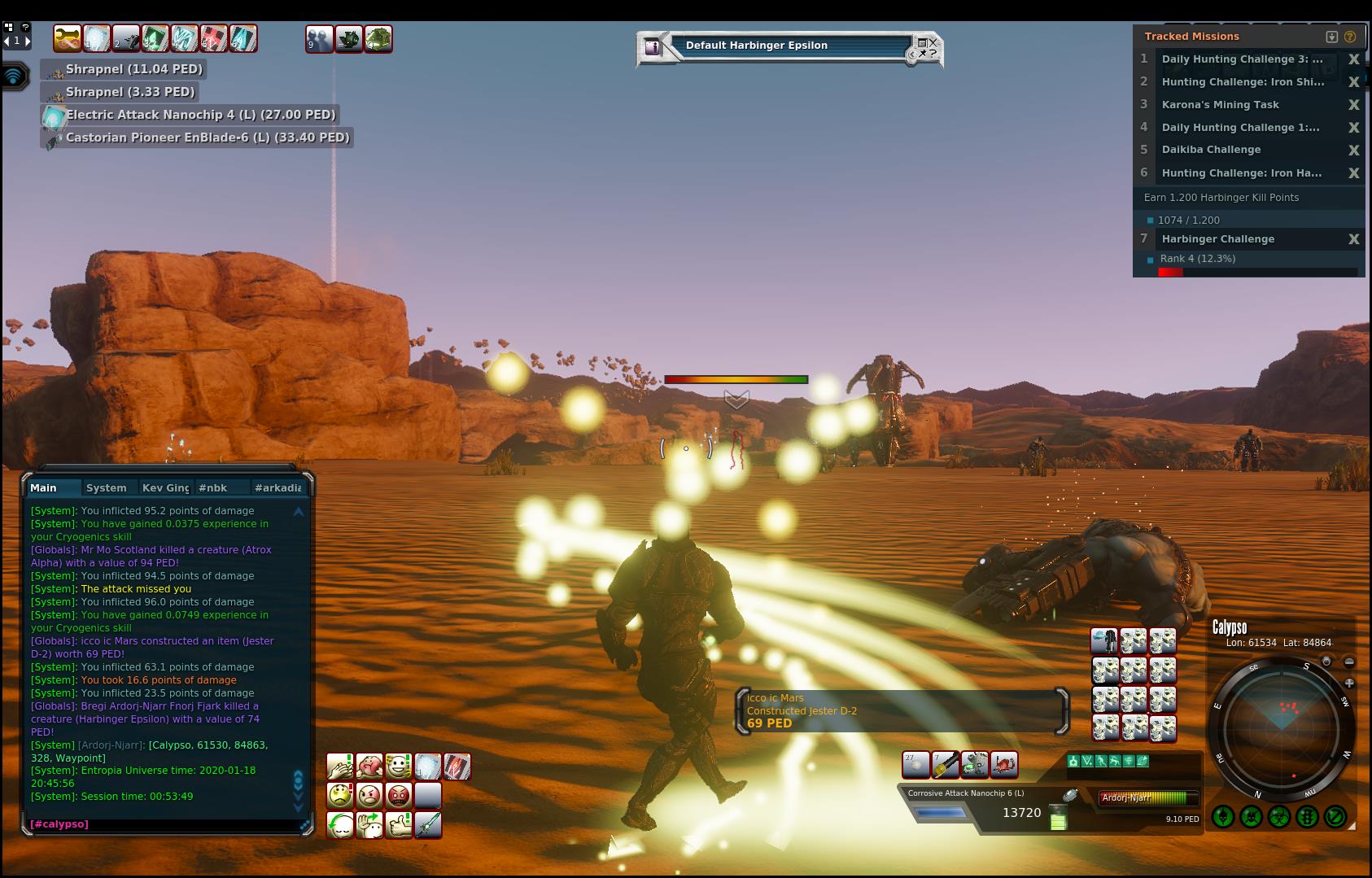The height and width of the screenshot is (878, 1372).
Task: Select the Daikiba Challenge mission
Action: pyautogui.click(x=1211, y=150)
